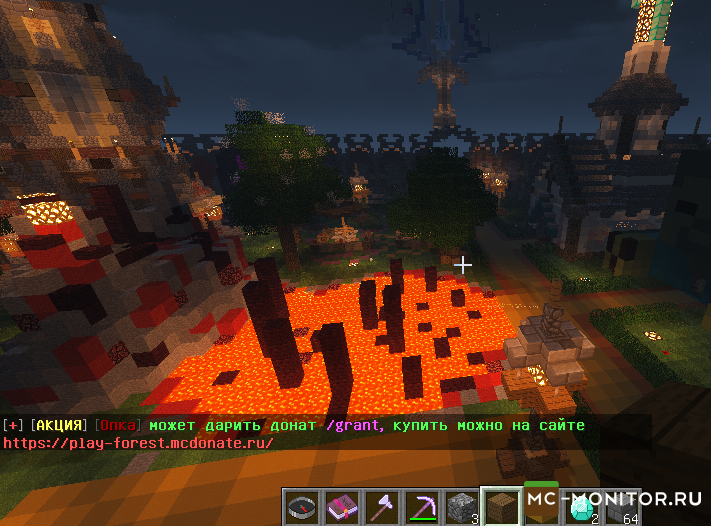Image resolution: width=711 pixels, height=526 pixels.
Task: Choose the enchanted axe slot
Action: [381, 508]
